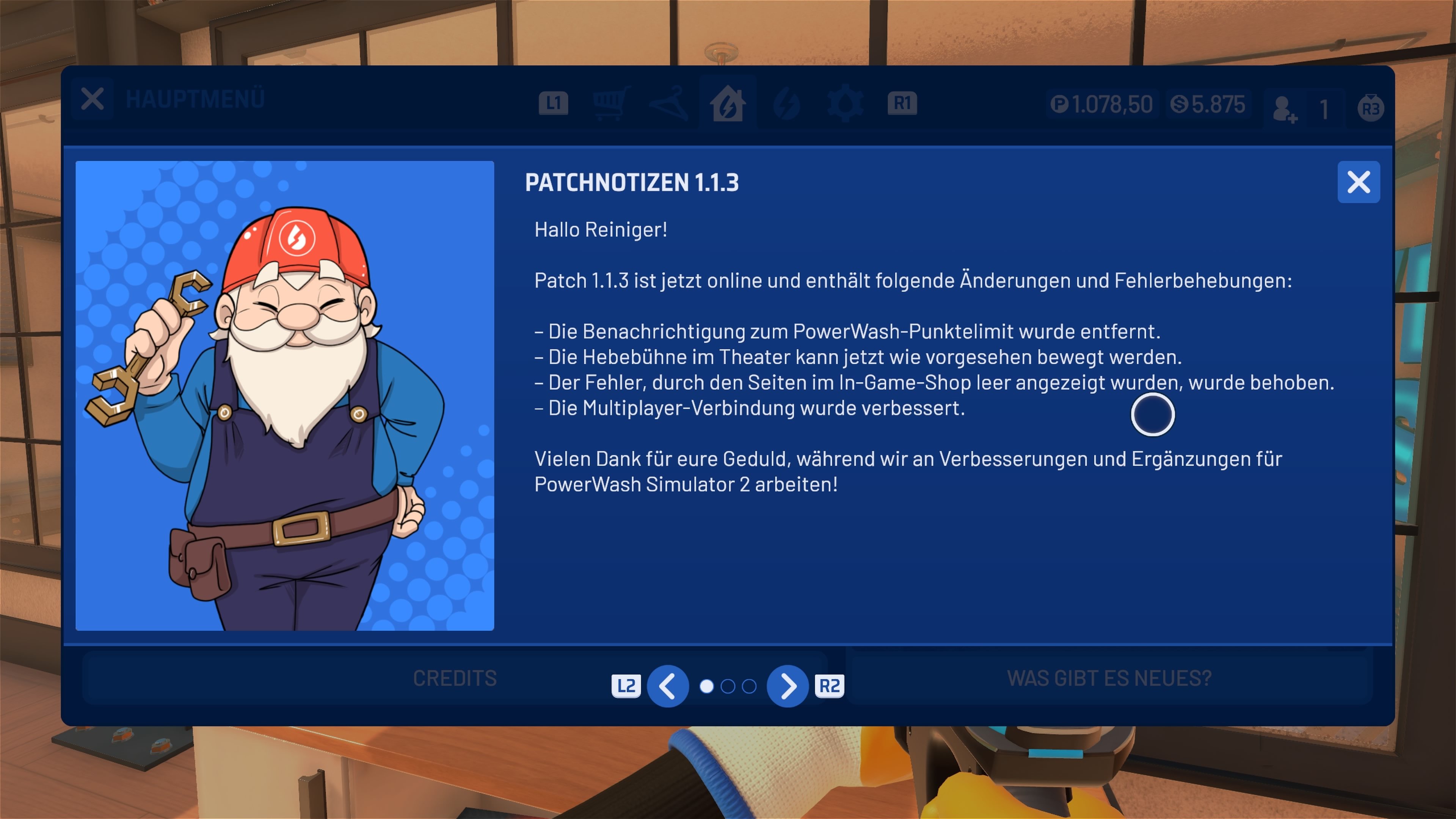Open the lightning drop skills icon

pyautogui.click(x=786, y=102)
